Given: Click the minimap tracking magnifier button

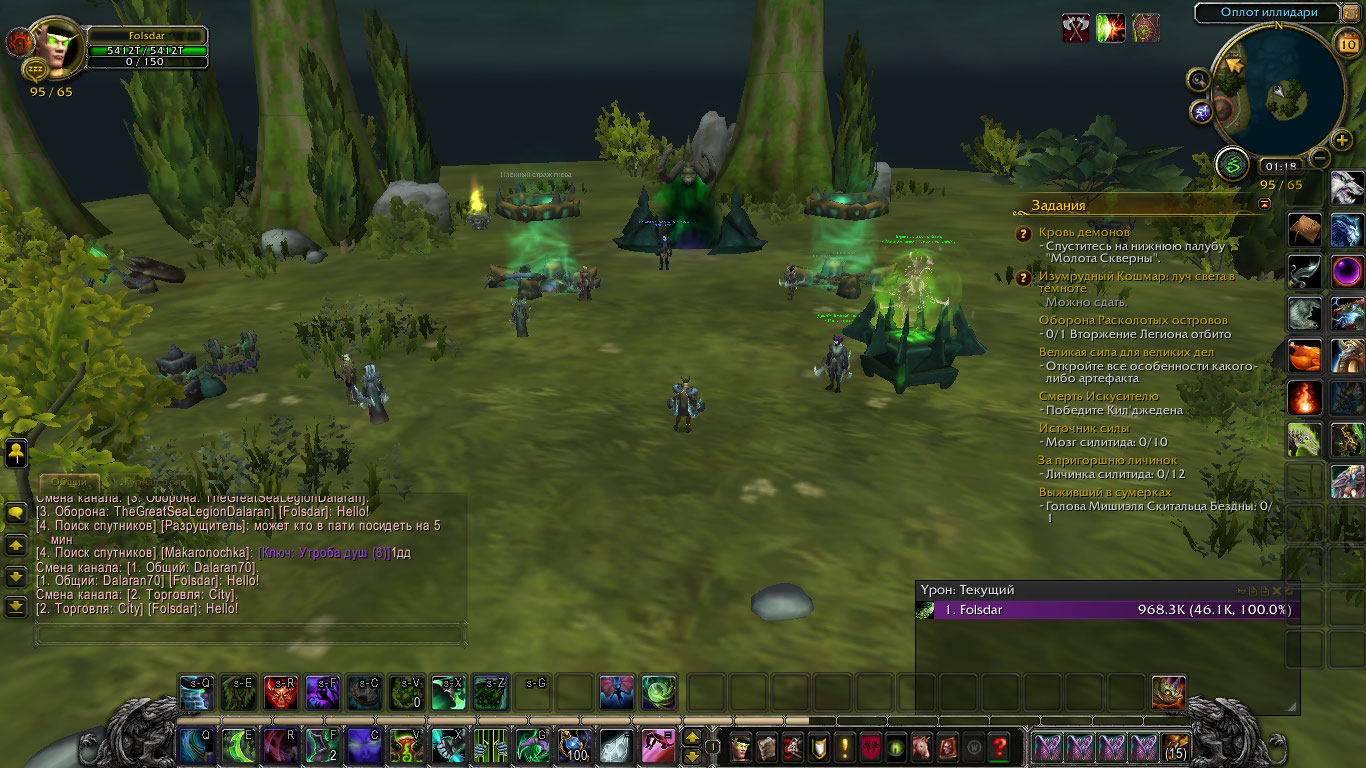Looking at the screenshot, I should tap(1199, 79).
